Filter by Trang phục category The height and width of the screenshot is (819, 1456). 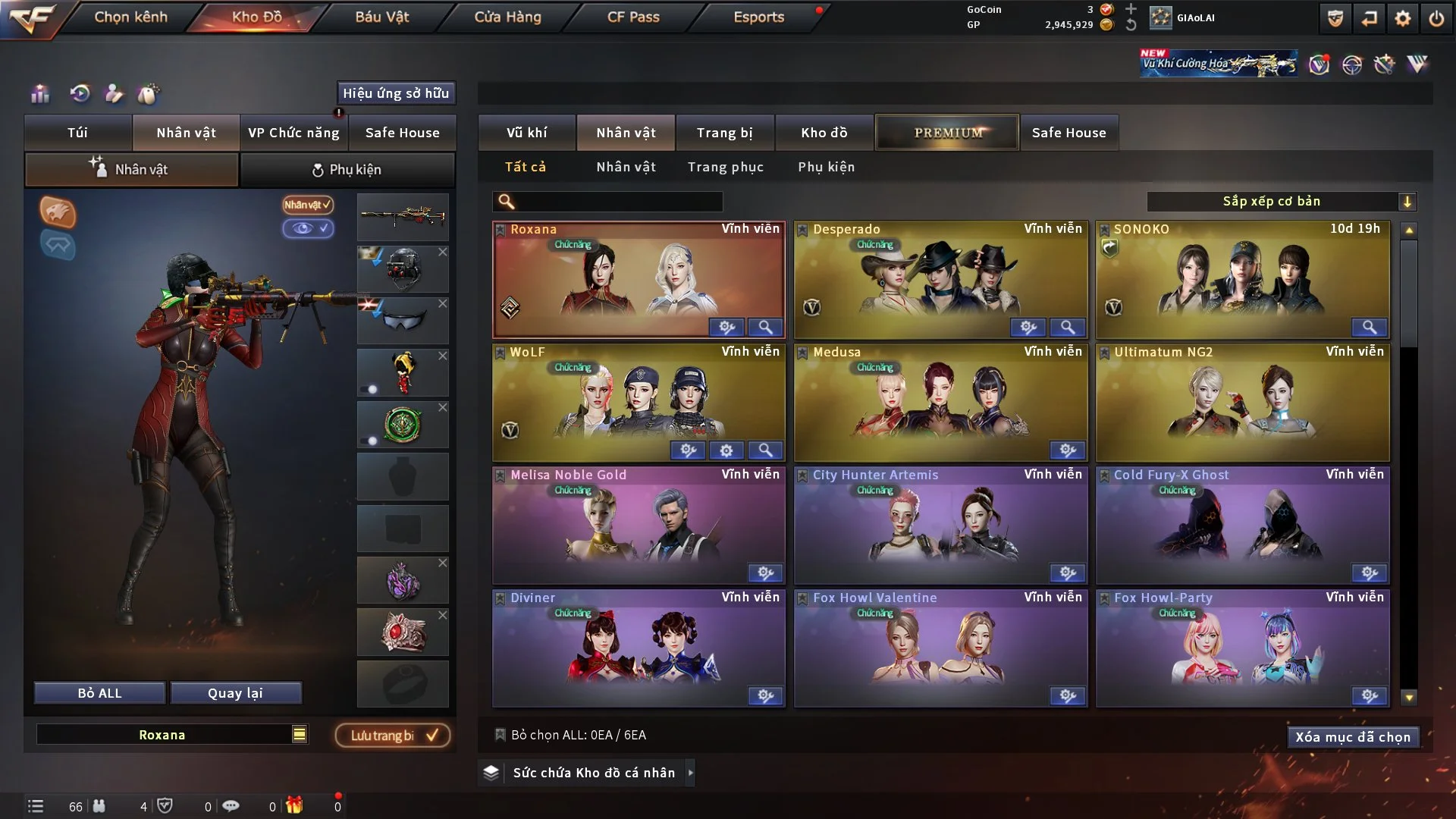[x=725, y=167]
